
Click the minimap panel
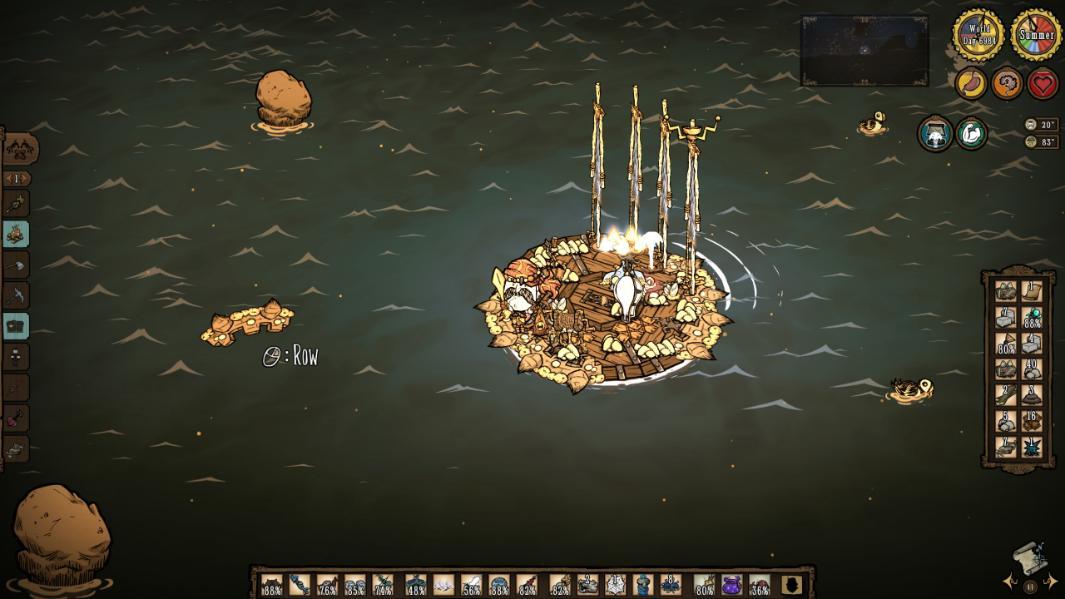pyautogui.click(x=864, y=50)
